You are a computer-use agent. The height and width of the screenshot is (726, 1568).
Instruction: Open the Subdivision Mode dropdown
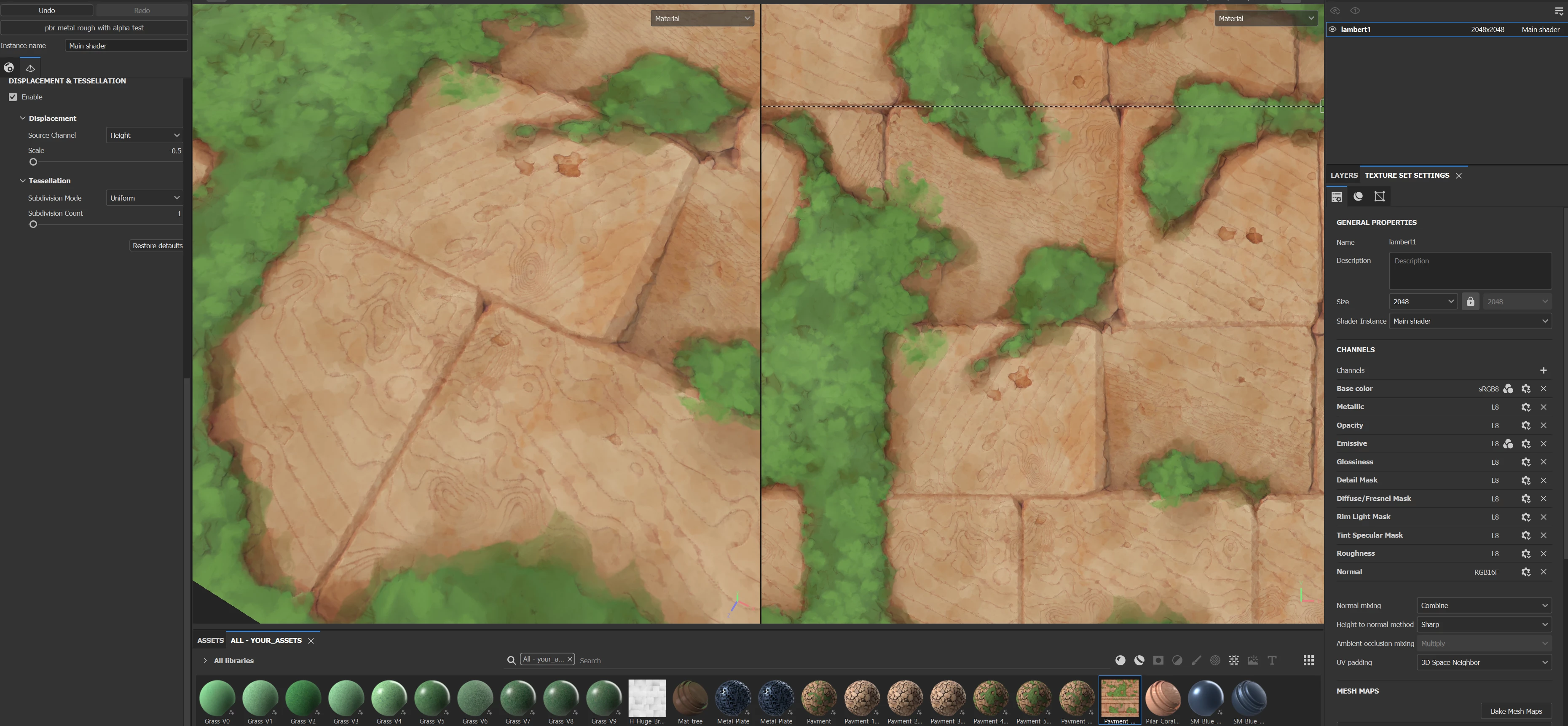144,198
